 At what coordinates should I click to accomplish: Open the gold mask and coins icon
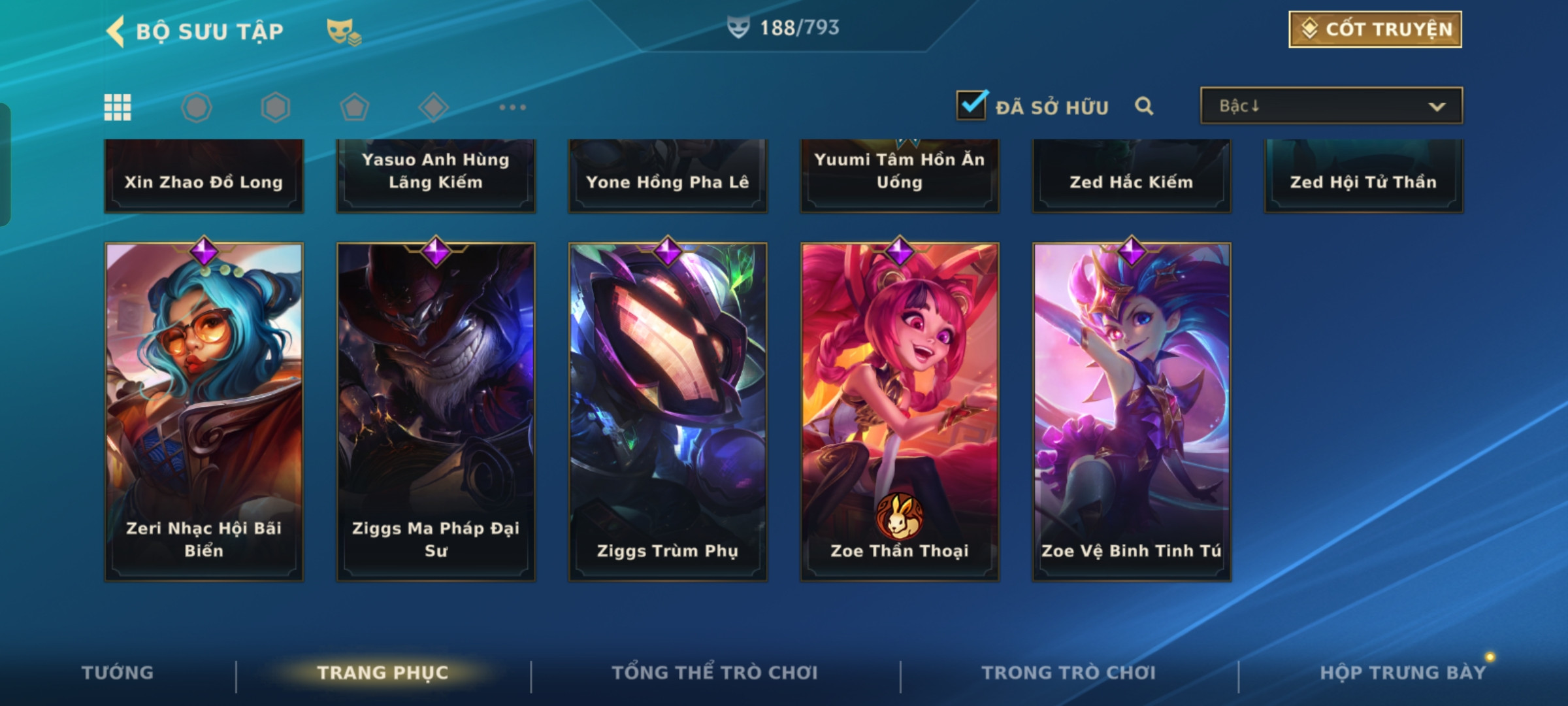tap(343, 31)
